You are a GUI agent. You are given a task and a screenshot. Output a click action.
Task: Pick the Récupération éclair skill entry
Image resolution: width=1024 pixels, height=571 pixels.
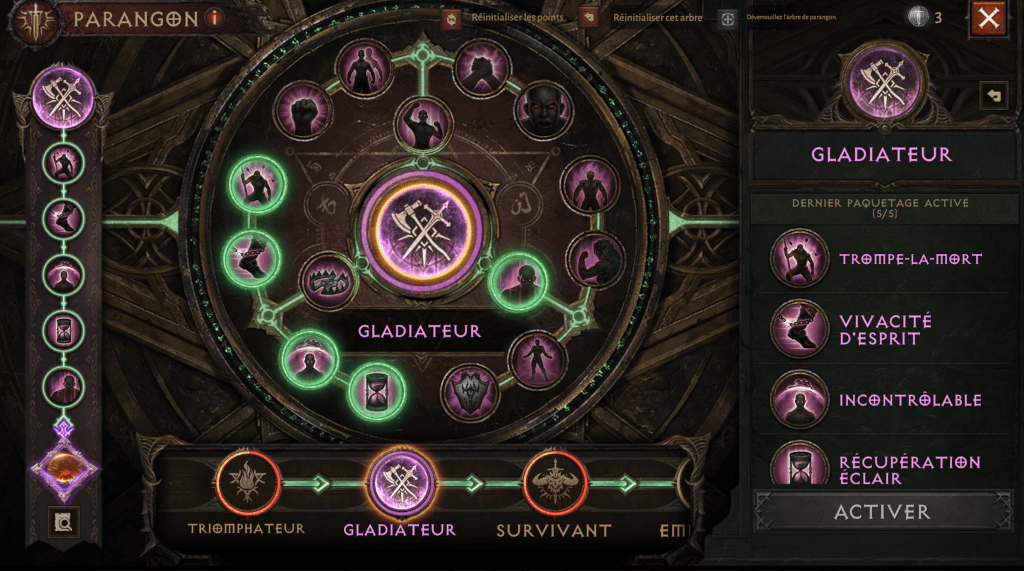click(880, 468)
